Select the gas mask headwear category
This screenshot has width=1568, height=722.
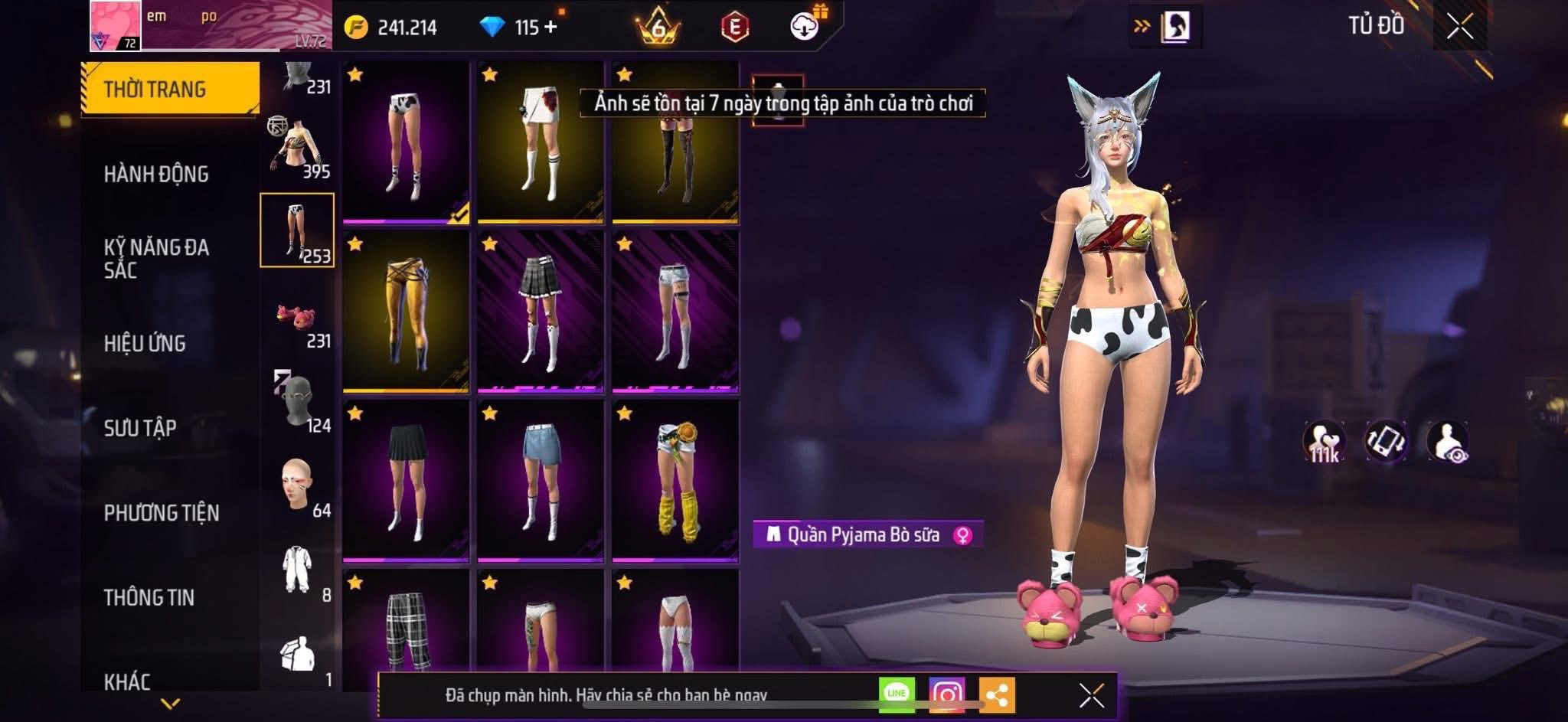point(297,402)
